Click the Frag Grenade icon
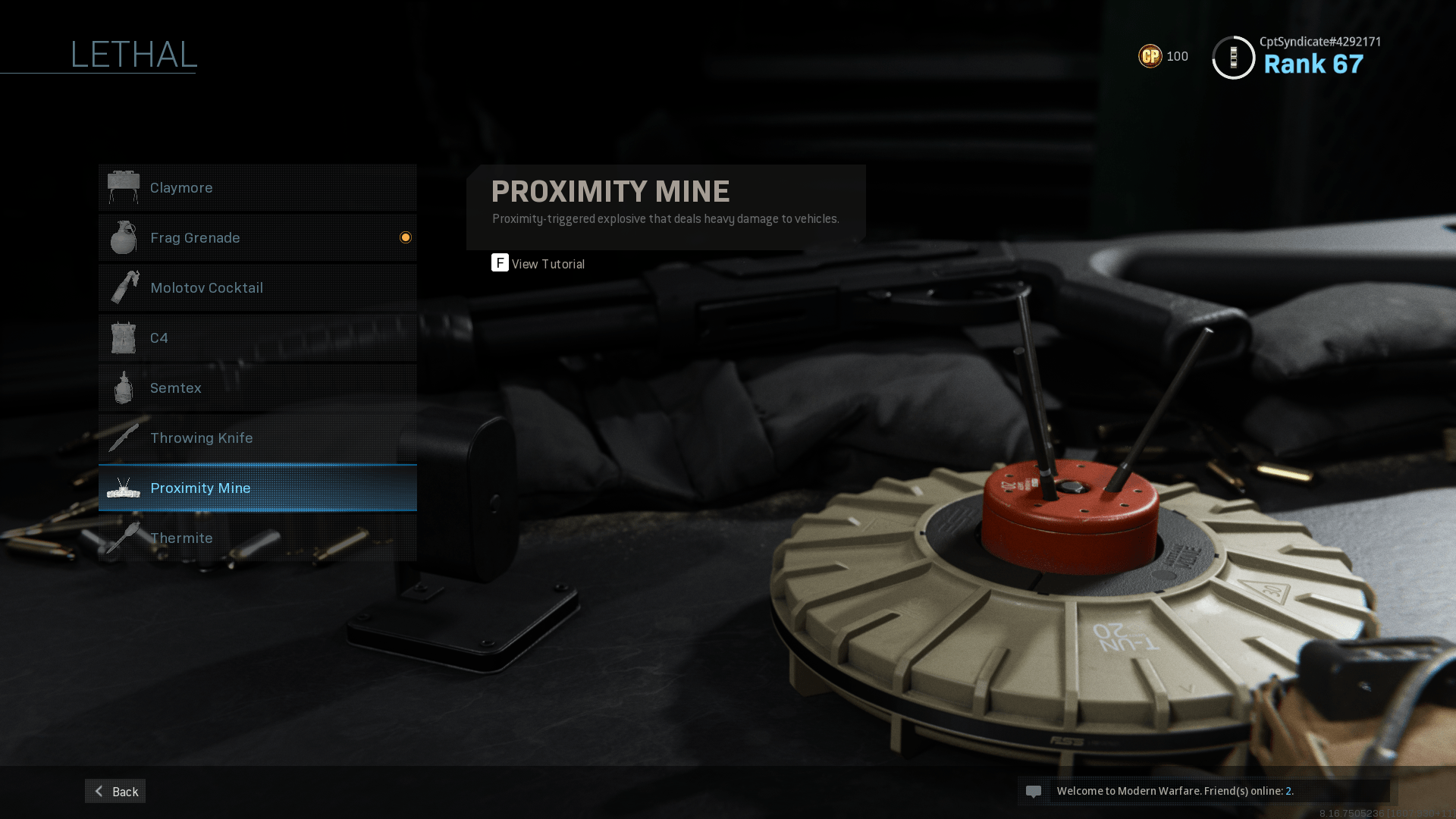The image size is (1456, 819). (x=124, y=237)
